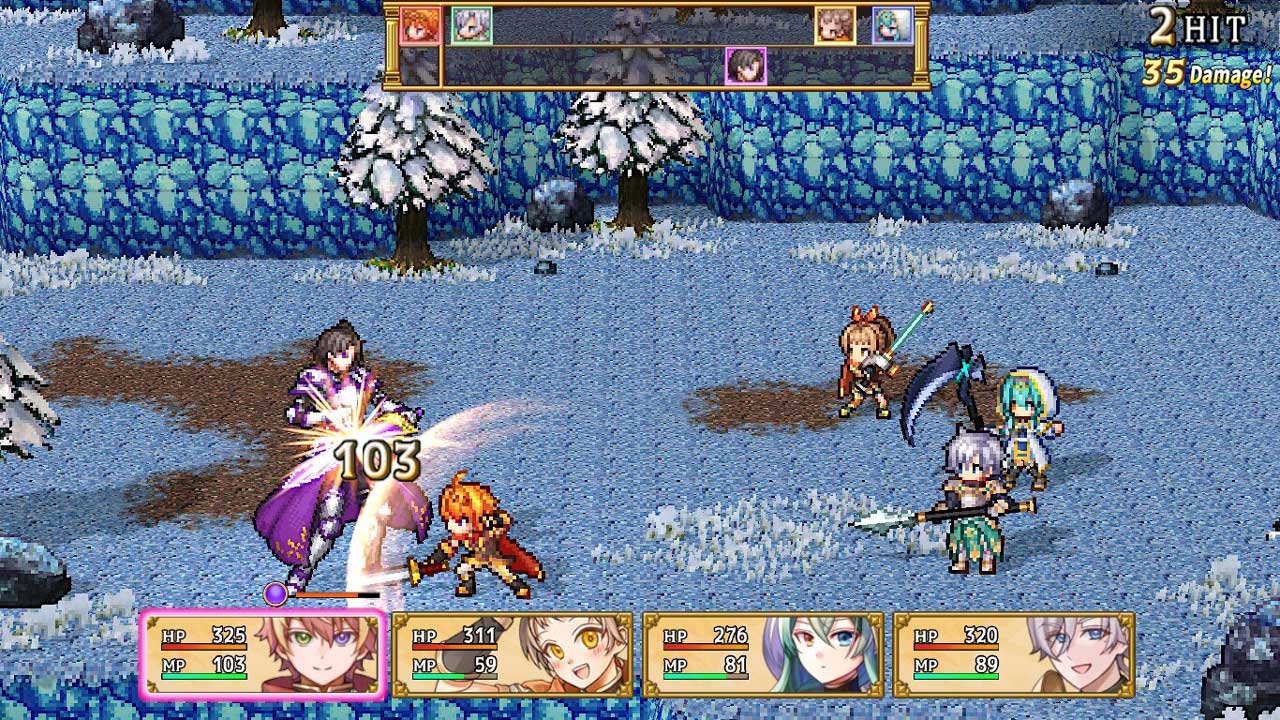Select the orange-haired hero's status panel
The height and width of the screenshot is (720, 1280).
[263, 654]
